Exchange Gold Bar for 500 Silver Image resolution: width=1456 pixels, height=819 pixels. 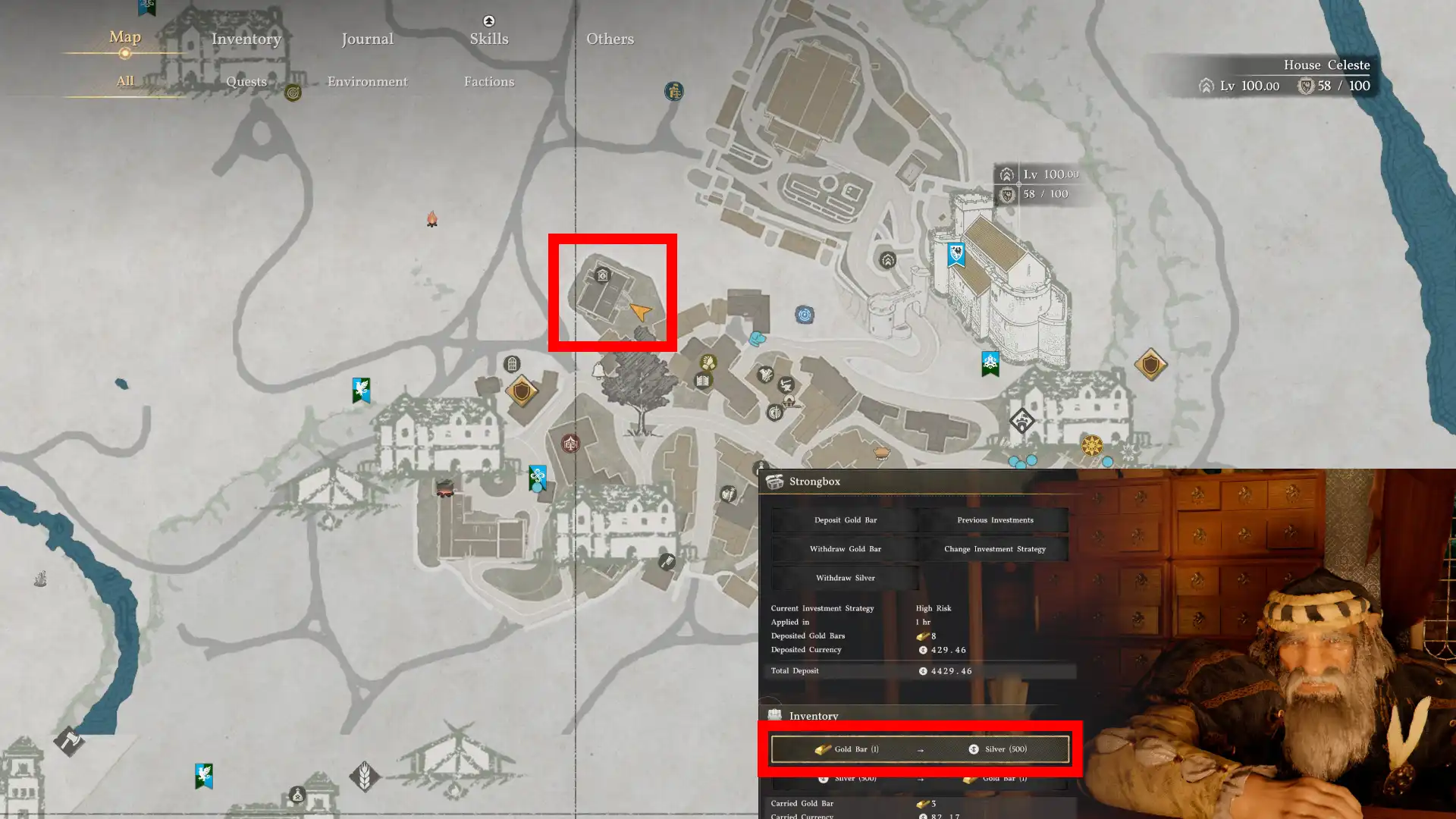(x=920, y=749)
